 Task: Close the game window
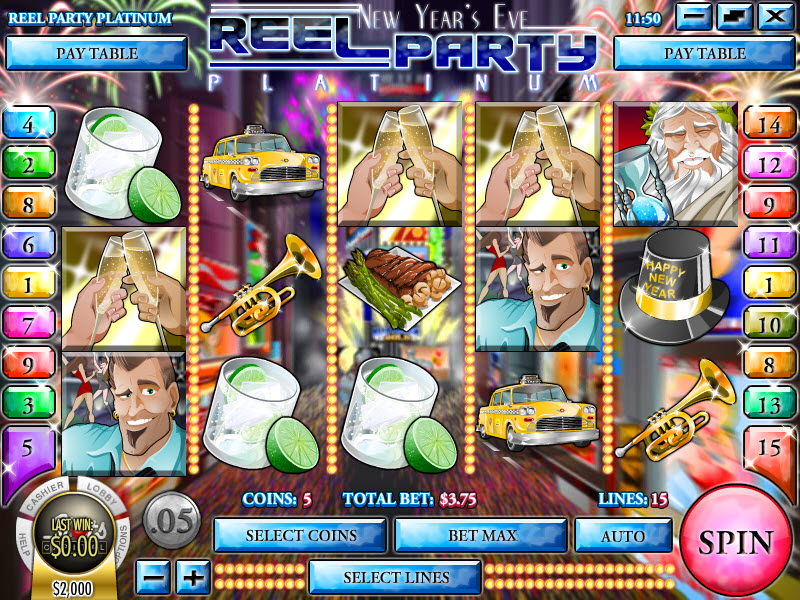point(773,16)
